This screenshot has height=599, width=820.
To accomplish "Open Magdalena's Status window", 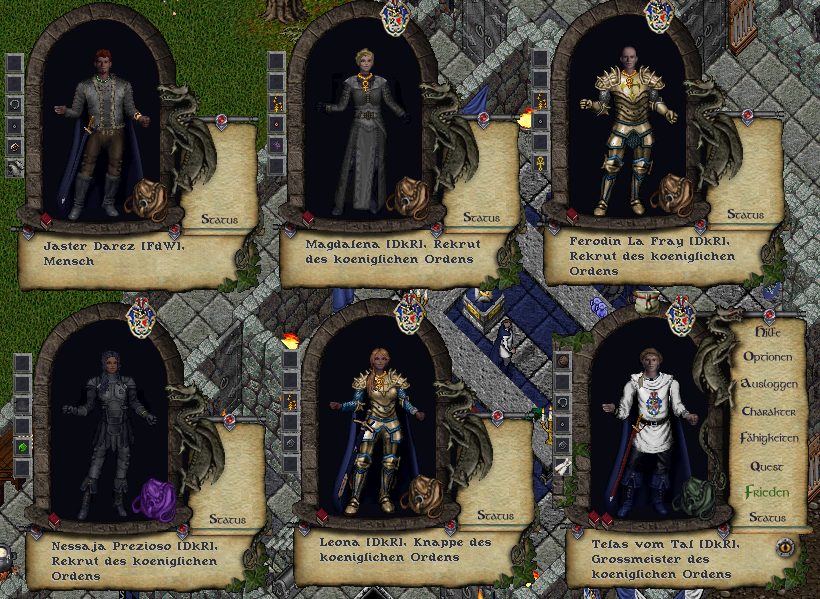I will [482, 217].
